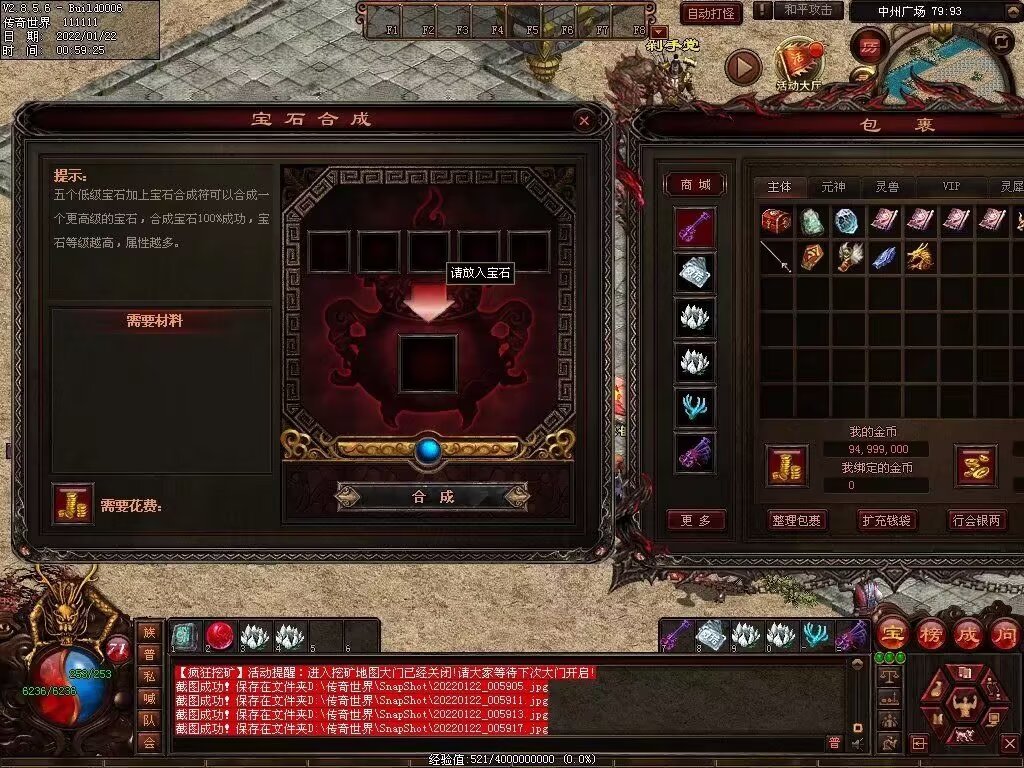Select the red treasure chest item
This screenshot has height=768, width=1024.
pos(776,220)
